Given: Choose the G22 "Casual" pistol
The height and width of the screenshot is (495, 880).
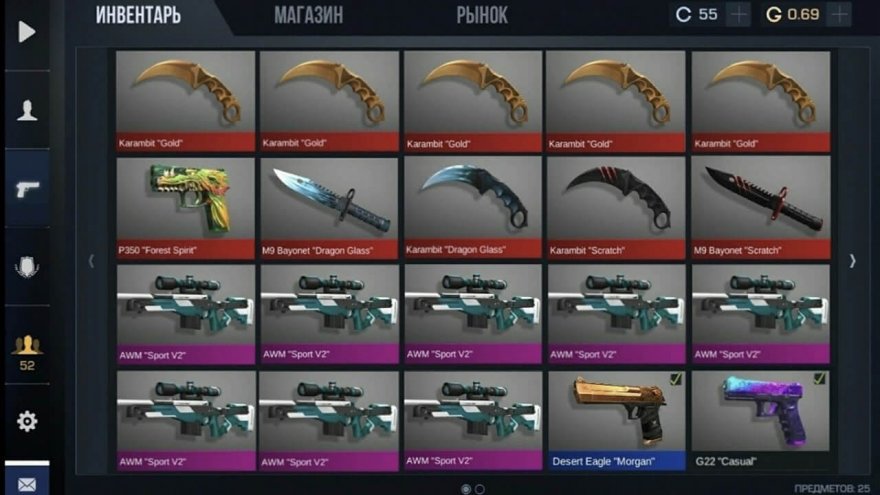Looking at the screenshot, I should coord(760,421).
